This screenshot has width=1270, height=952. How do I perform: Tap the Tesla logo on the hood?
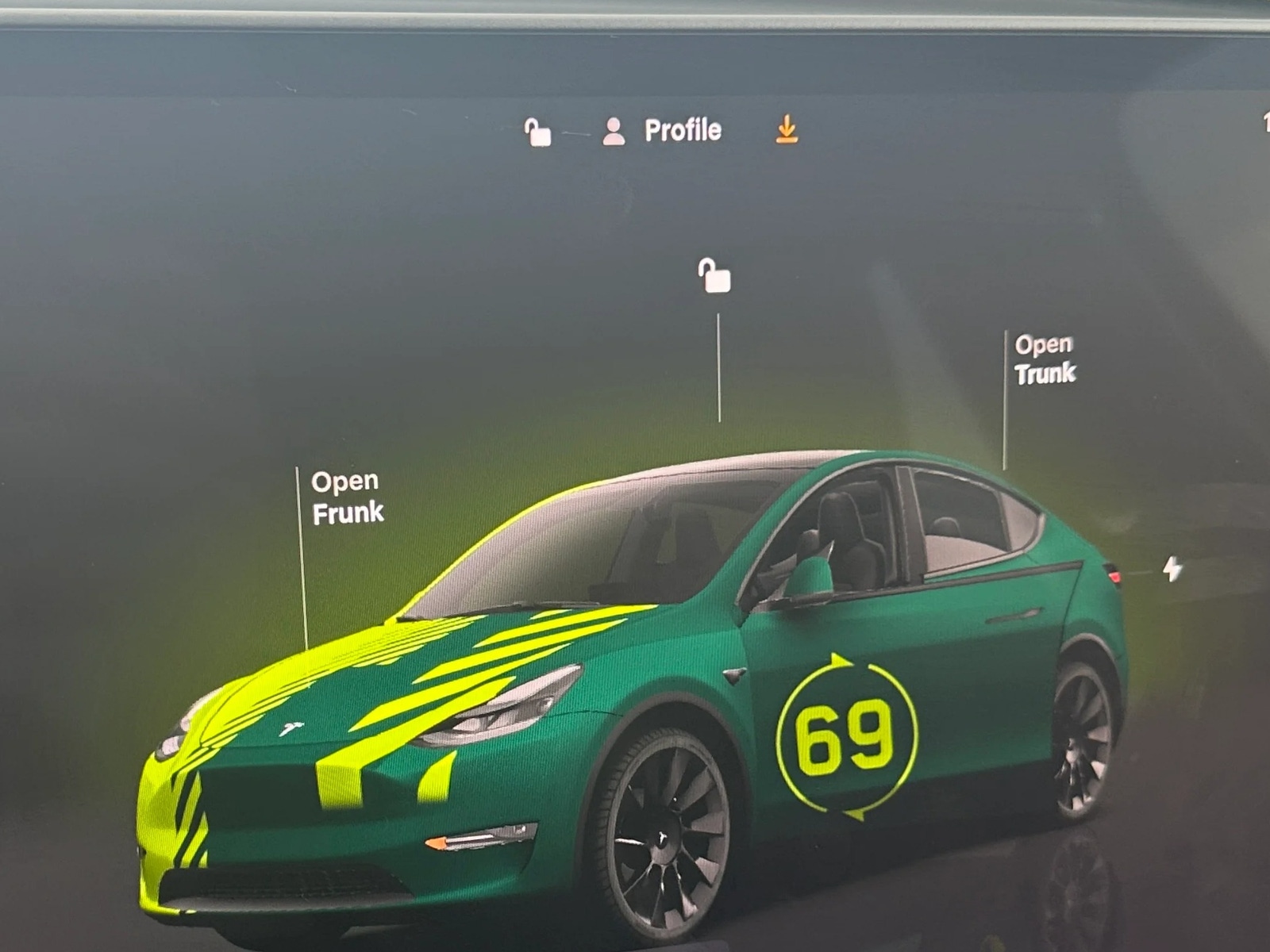[291, 727]
